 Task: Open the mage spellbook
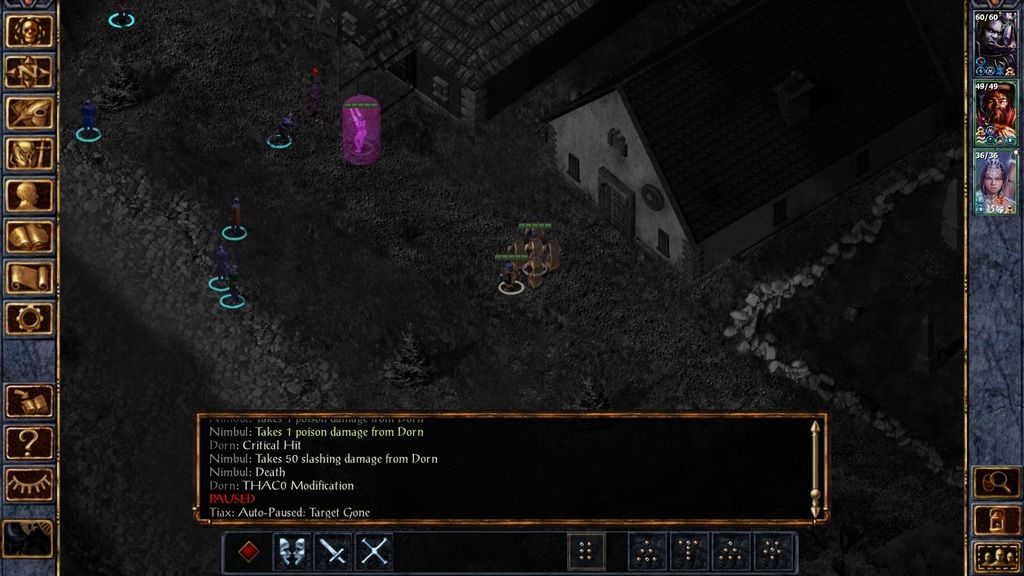point(29,236)
